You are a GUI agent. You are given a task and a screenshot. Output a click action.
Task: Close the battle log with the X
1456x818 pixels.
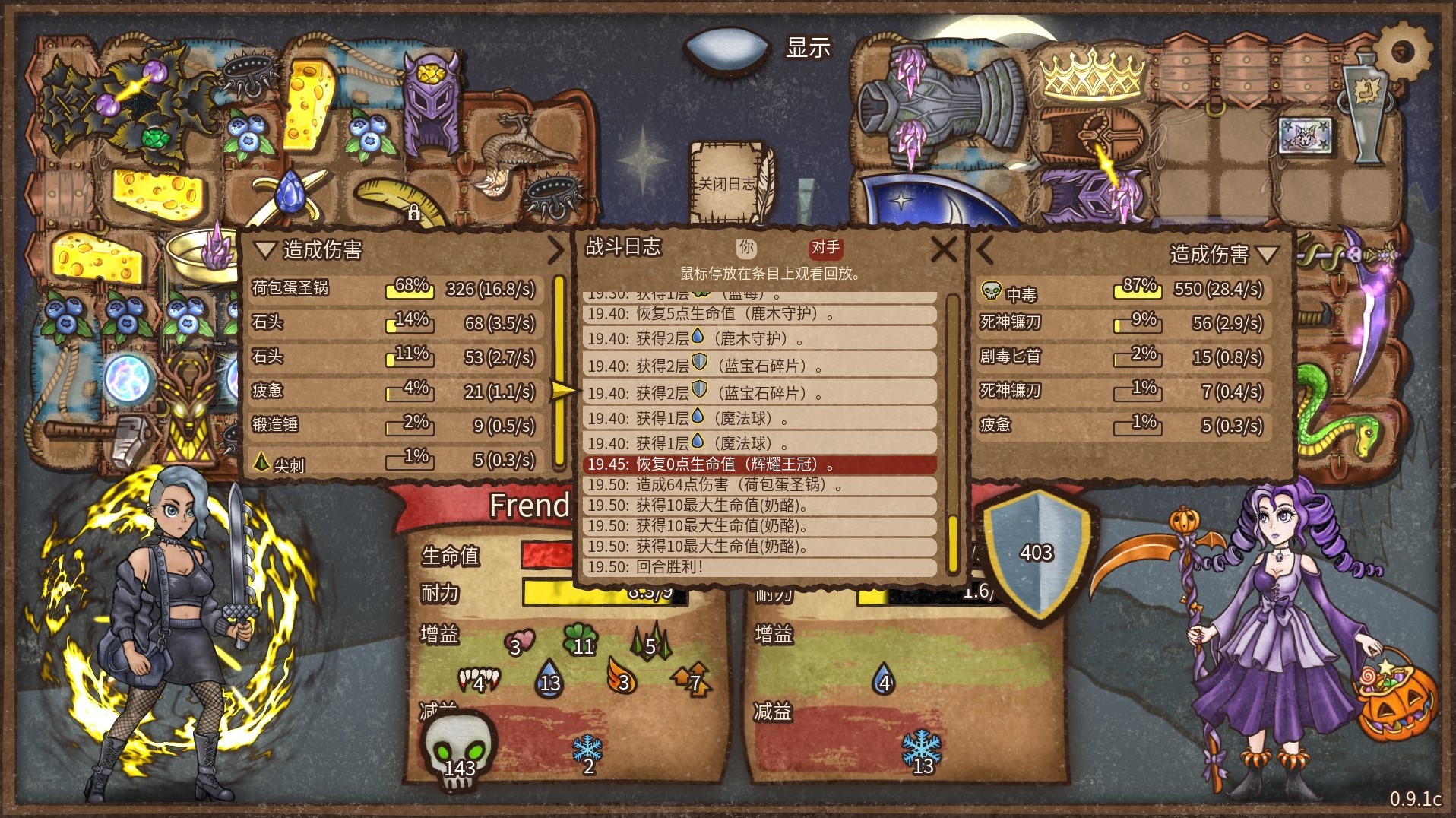pos(943,249)
